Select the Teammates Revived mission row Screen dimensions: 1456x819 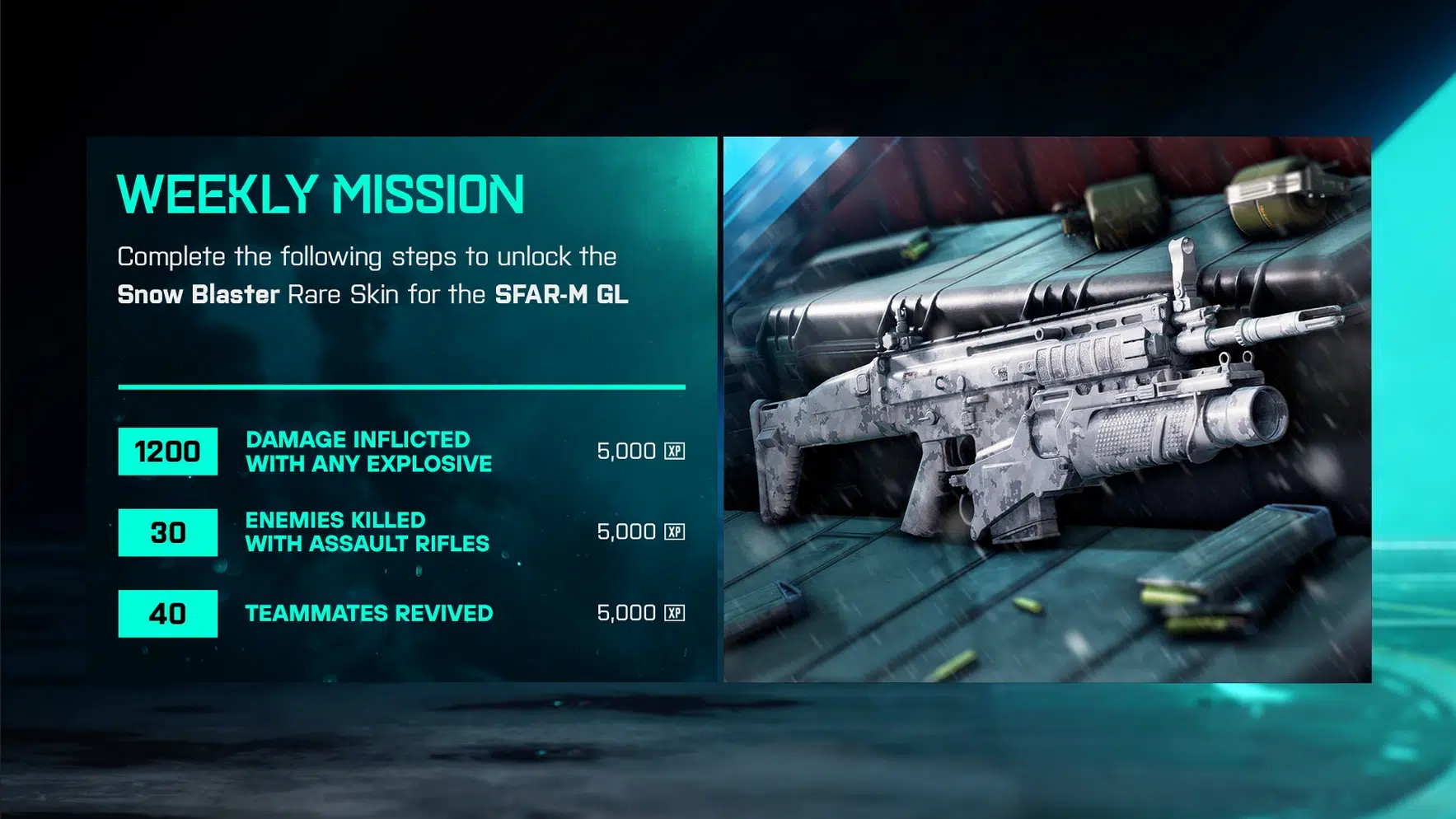click(x=368, y=614)
